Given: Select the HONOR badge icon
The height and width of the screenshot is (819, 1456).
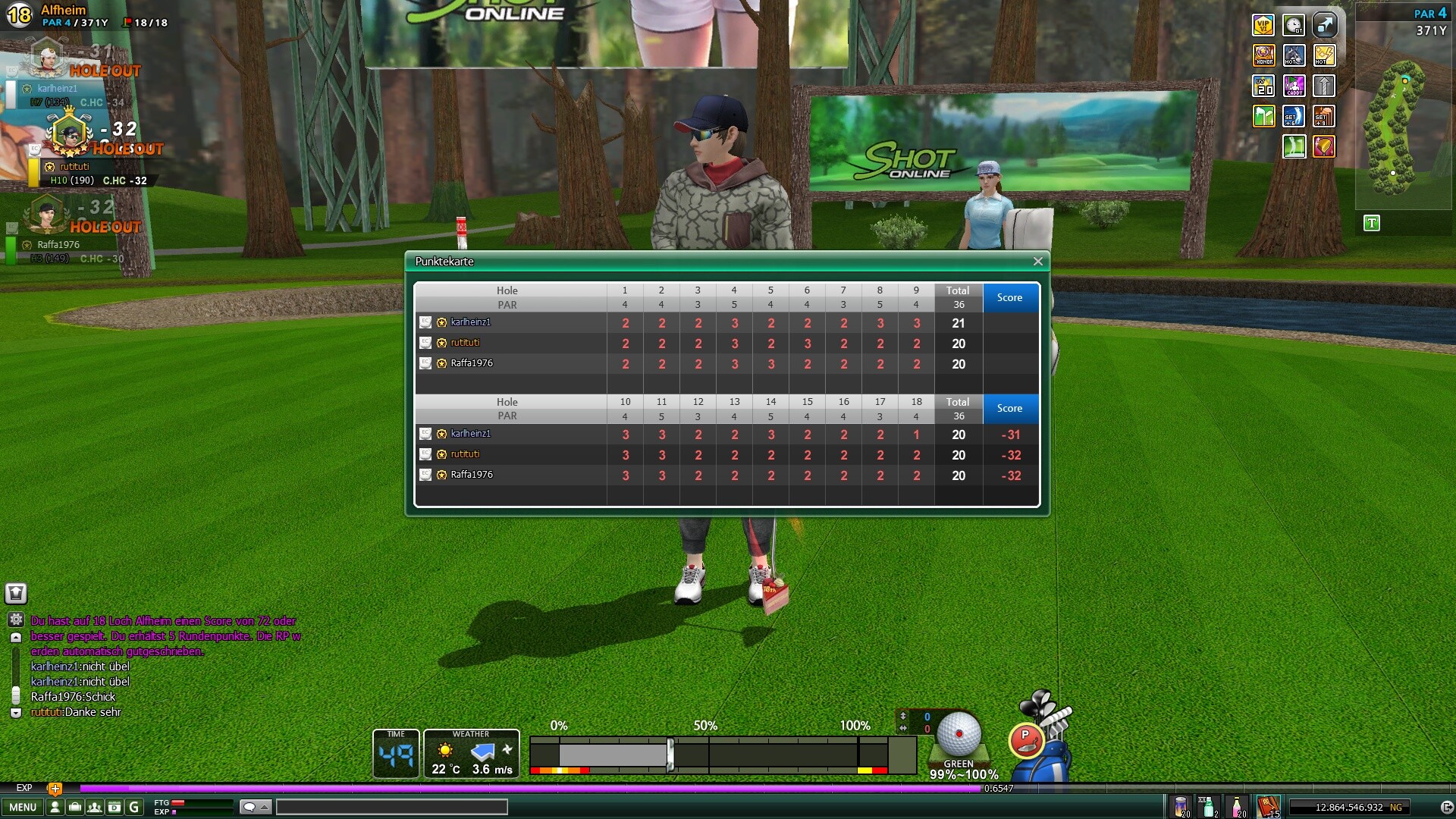Looking at the screenshot, I should click(x=1263, y=55).
